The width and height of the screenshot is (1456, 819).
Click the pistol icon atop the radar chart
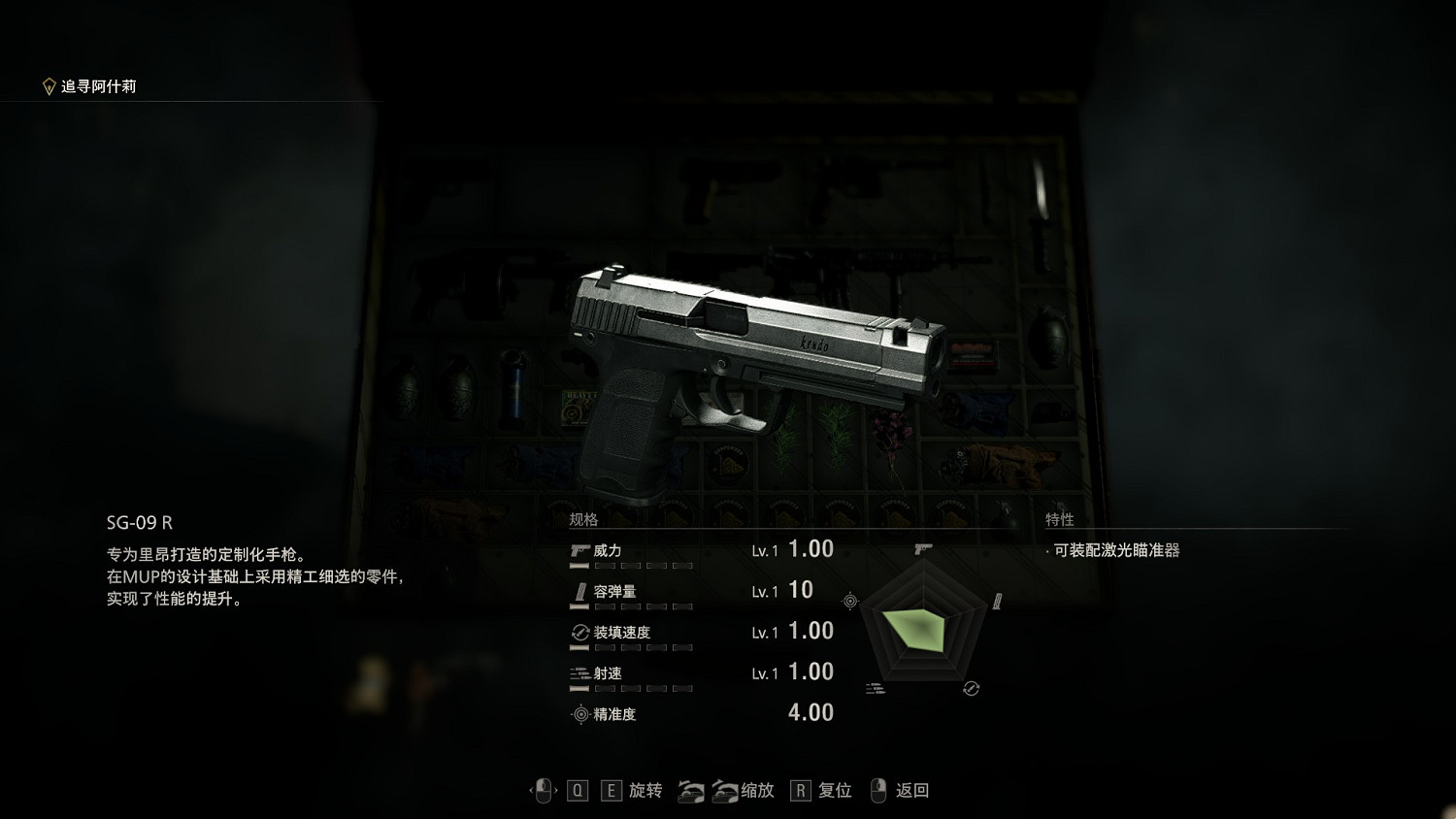click(x=923, y=549)
